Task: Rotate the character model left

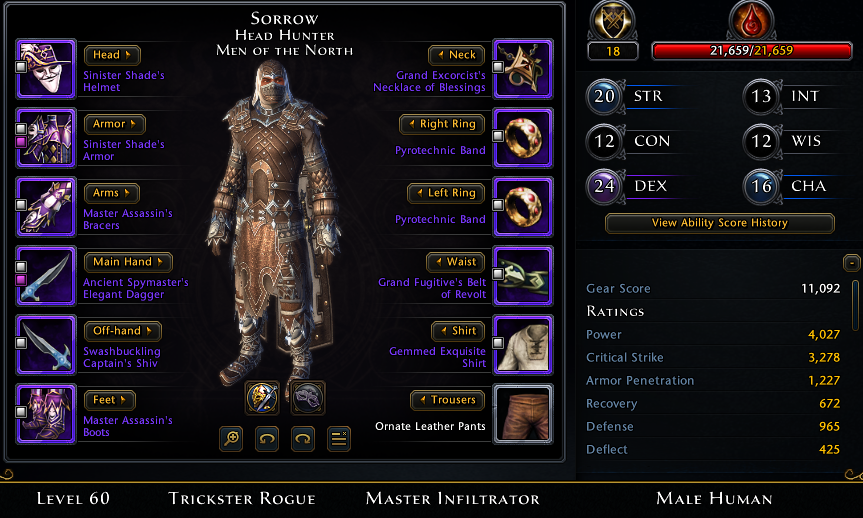Action: tap(267, 438)
